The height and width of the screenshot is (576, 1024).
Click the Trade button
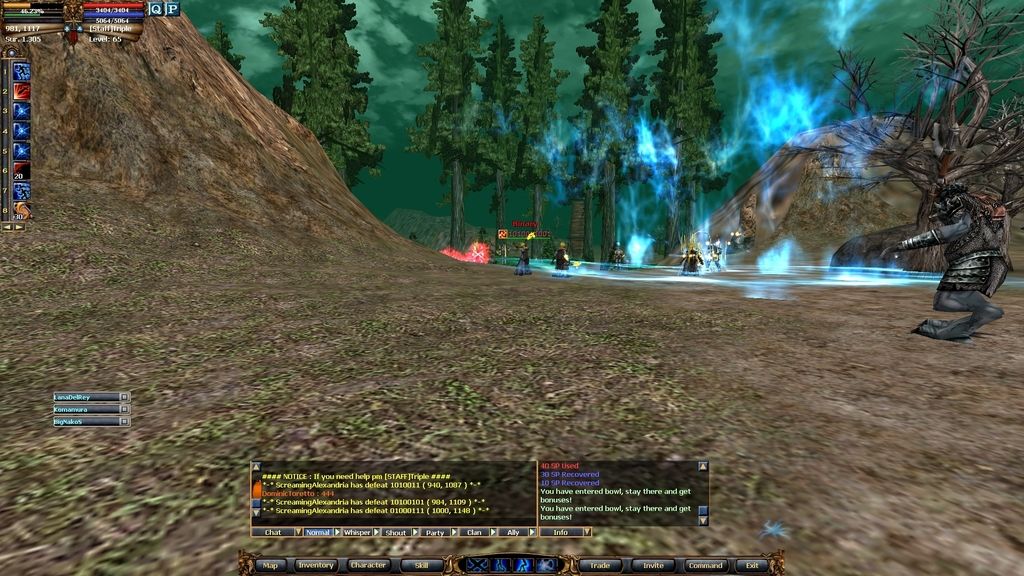(x=600, y=565)
